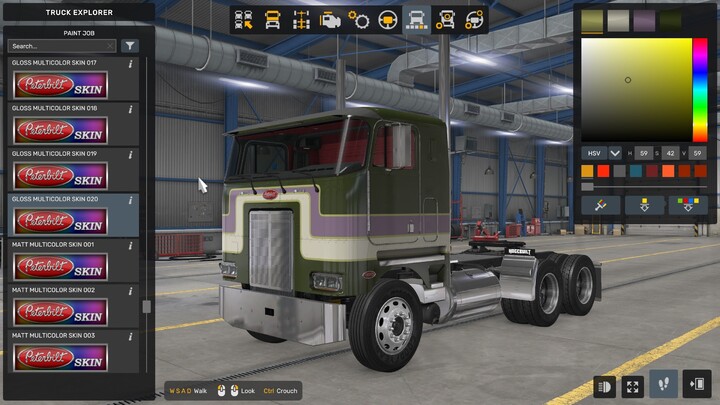Click the paint job search field
The width and height of the screenshot is (720, 405).
(x=62, y=46)
